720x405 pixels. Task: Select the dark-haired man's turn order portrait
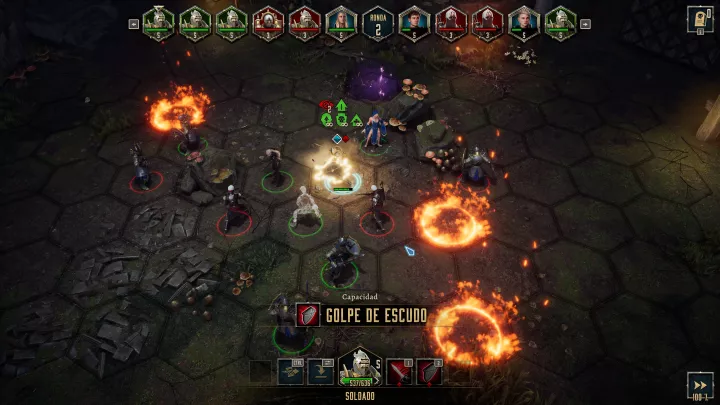tap(411, 20)
